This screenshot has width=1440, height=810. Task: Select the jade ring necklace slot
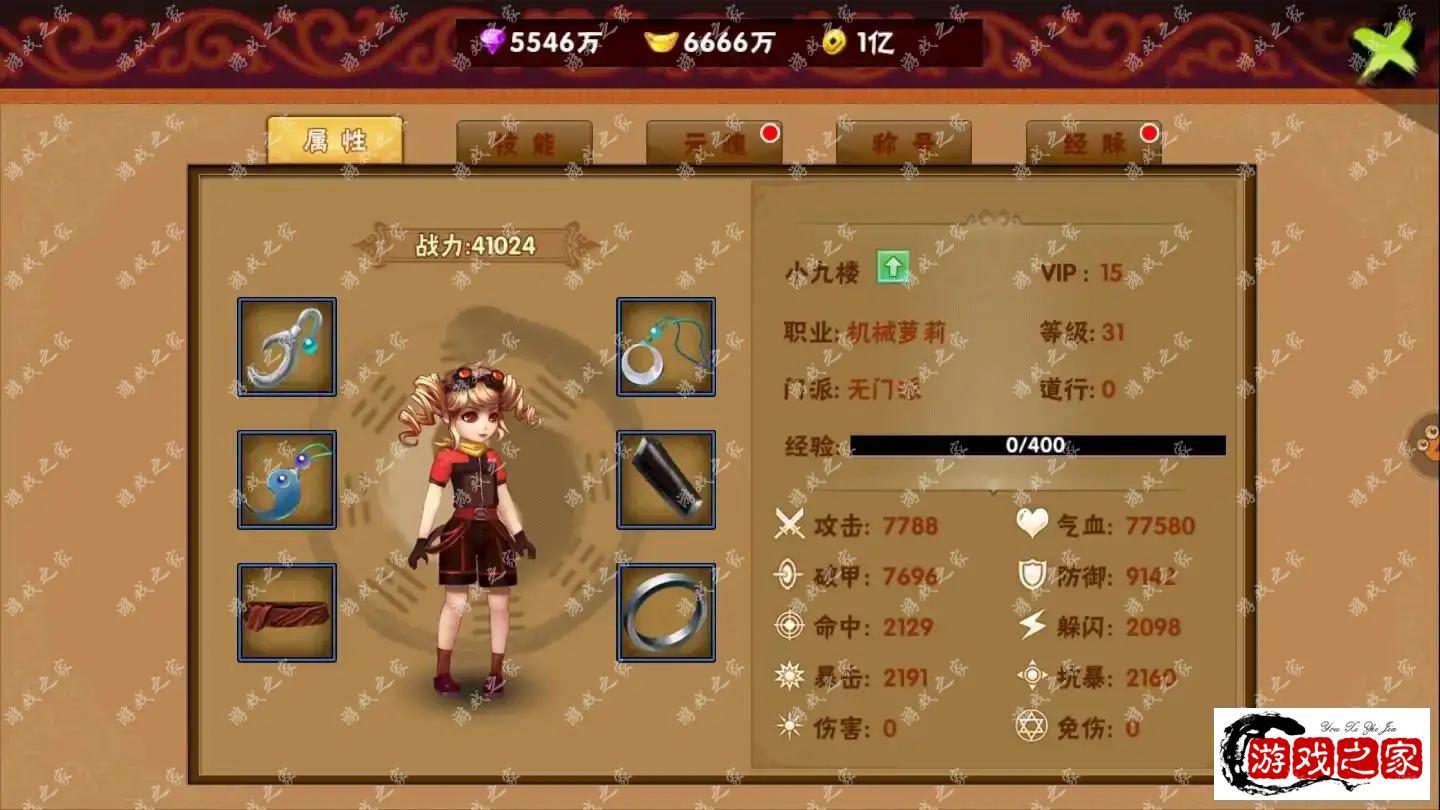click(666, 347)
